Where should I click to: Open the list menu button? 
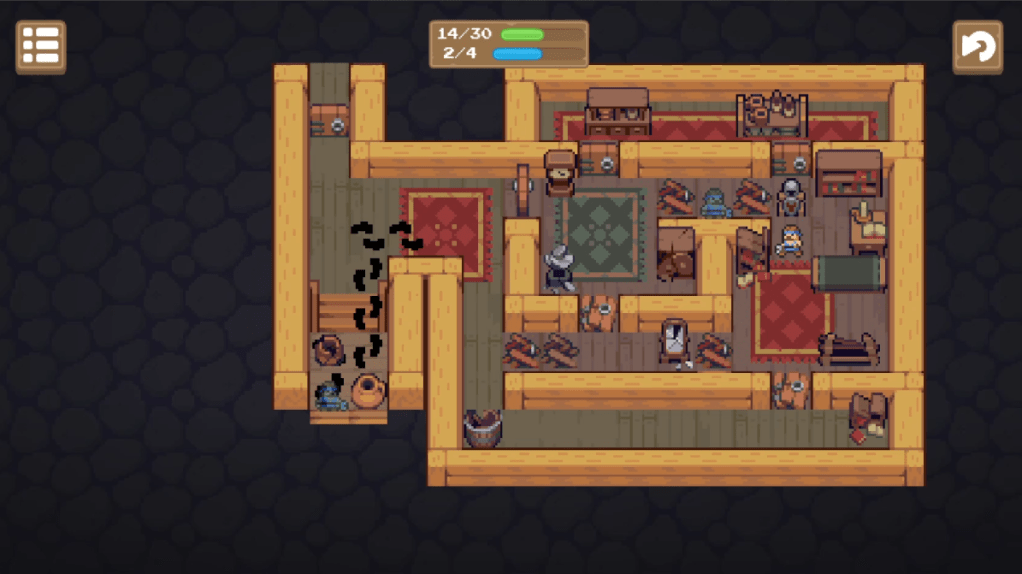click(41, 47)
